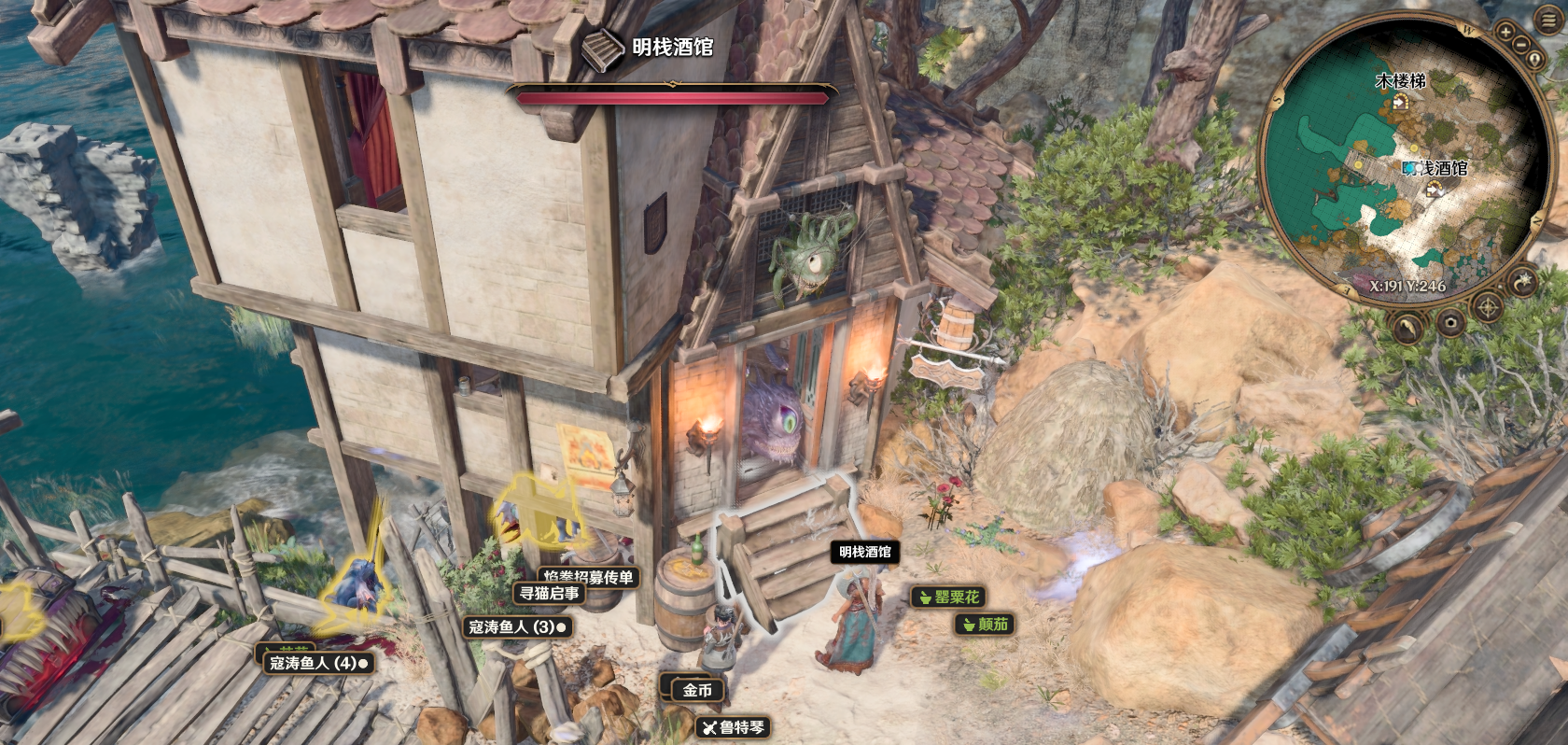Loot the 金币 item label

(x=697, y=690)
